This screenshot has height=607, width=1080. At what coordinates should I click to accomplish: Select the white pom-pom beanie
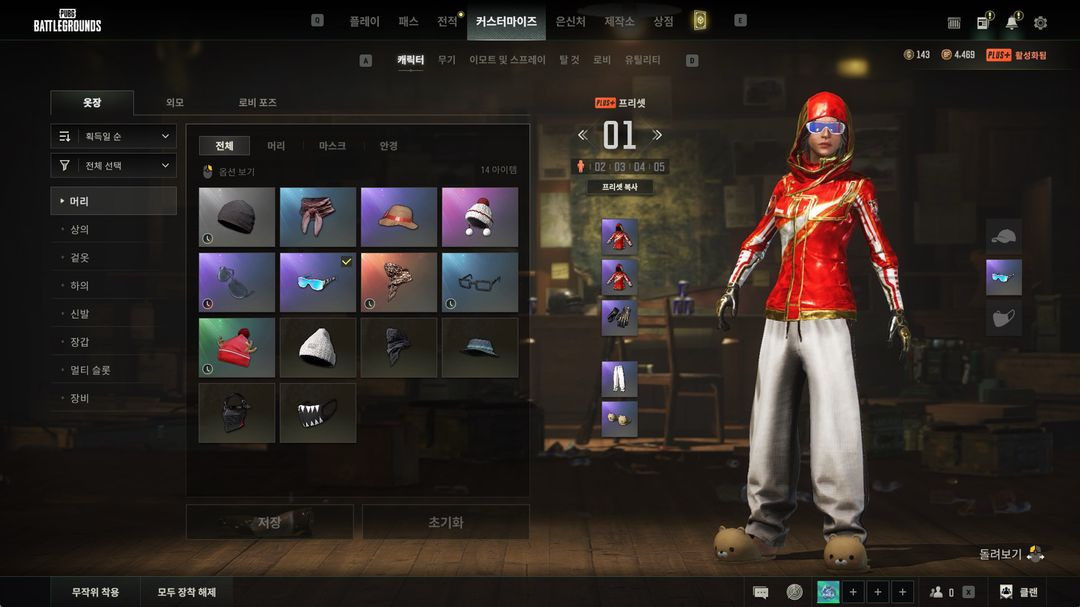[480, 216]
